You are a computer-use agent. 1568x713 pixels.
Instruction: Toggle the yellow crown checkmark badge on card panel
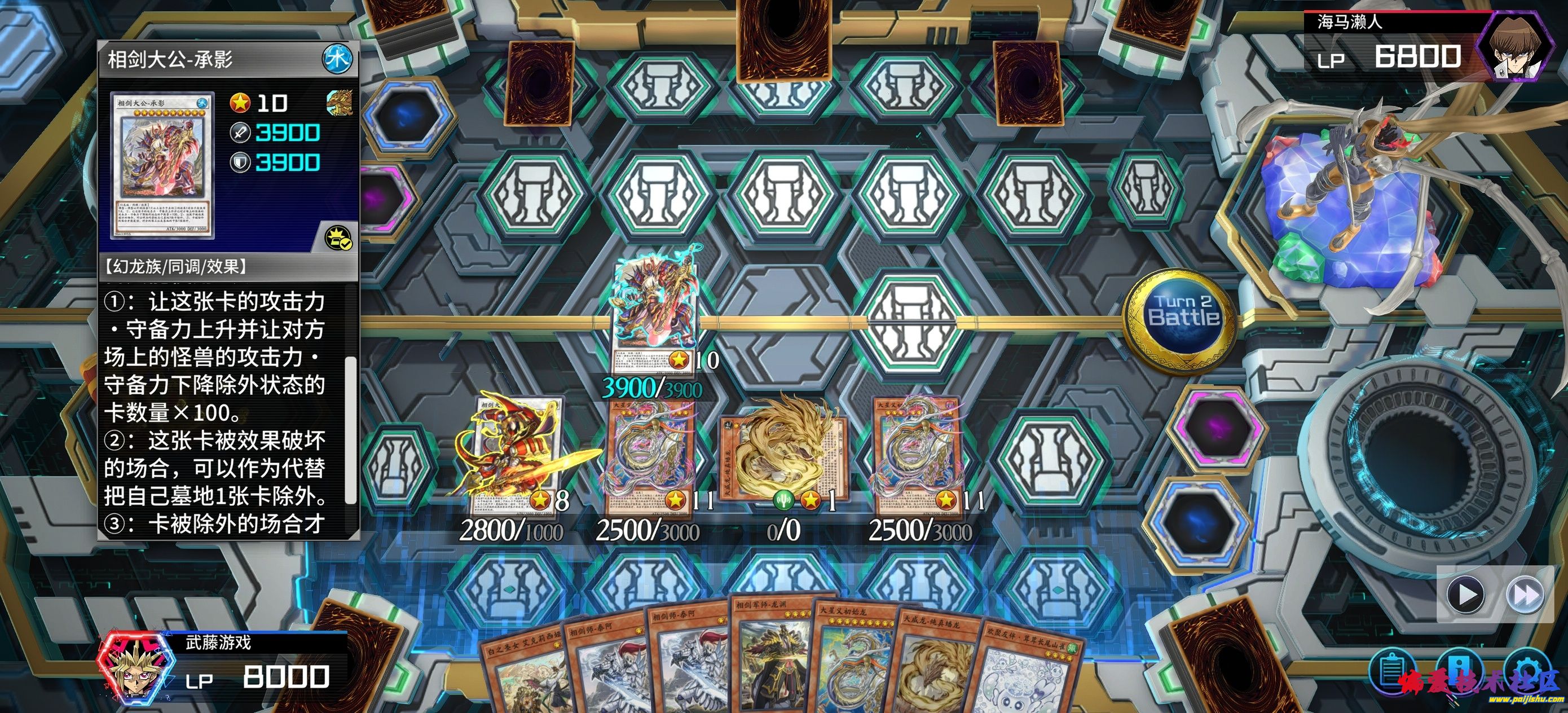point(339,237)
